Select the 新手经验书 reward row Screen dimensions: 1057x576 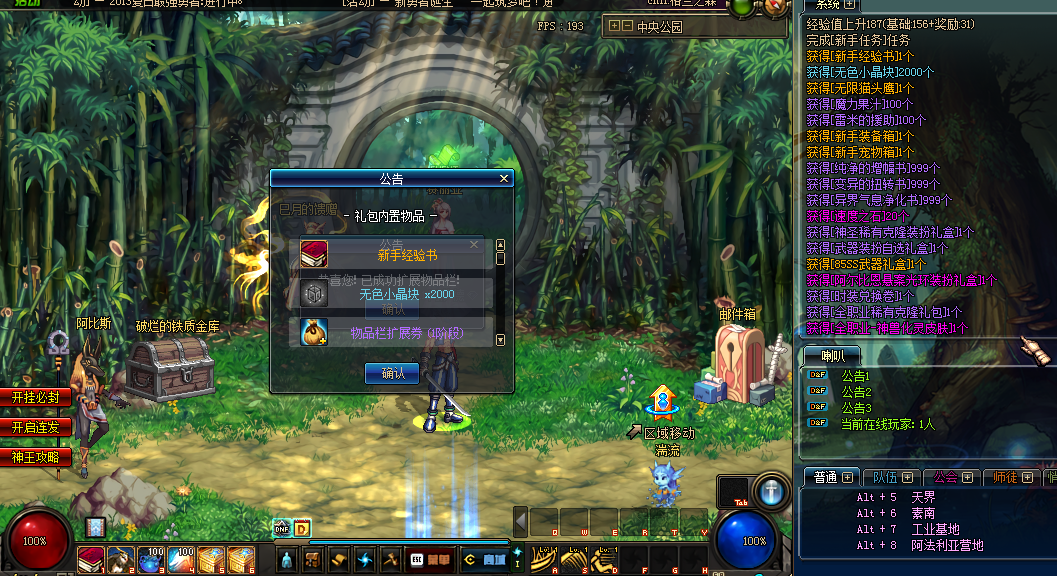[394, 255]
